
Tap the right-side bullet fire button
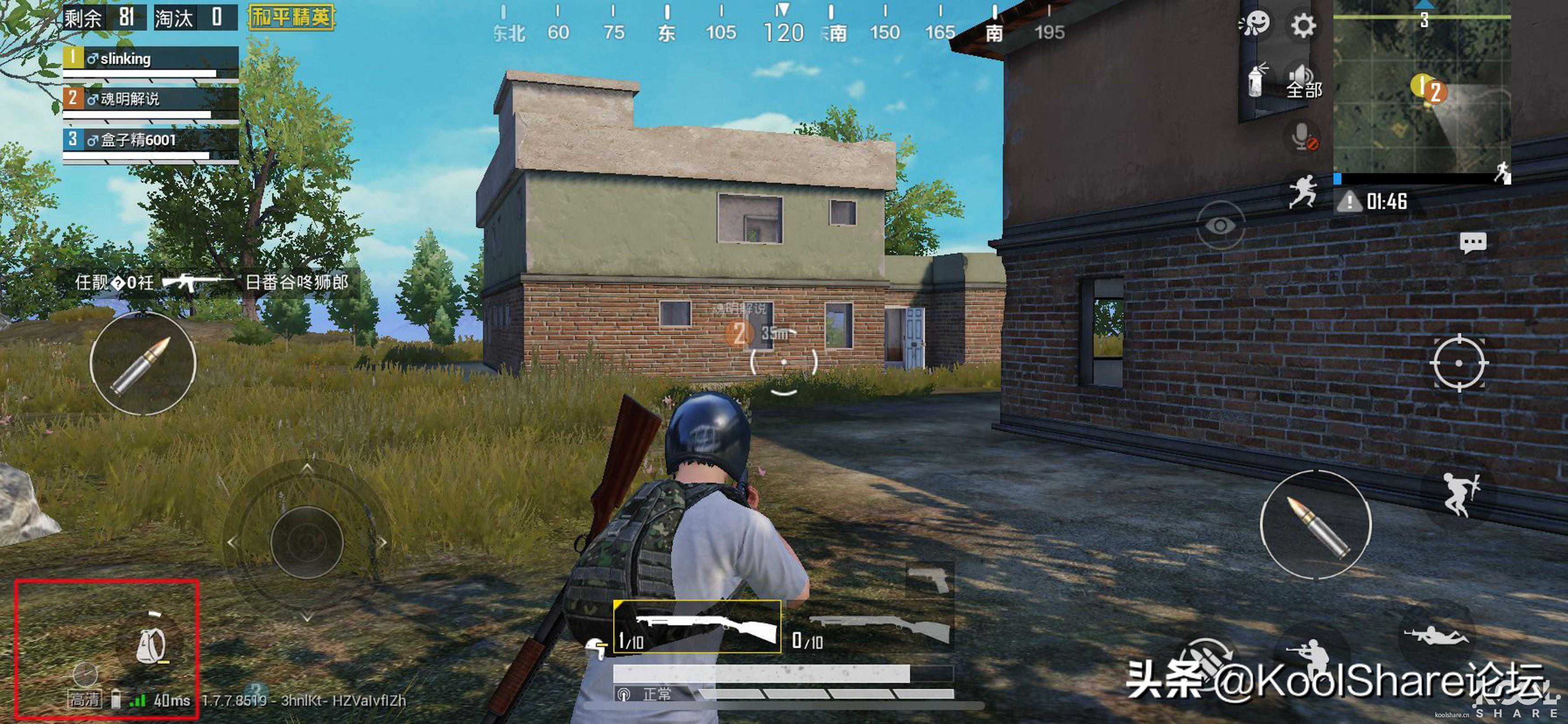(1315, 524)
